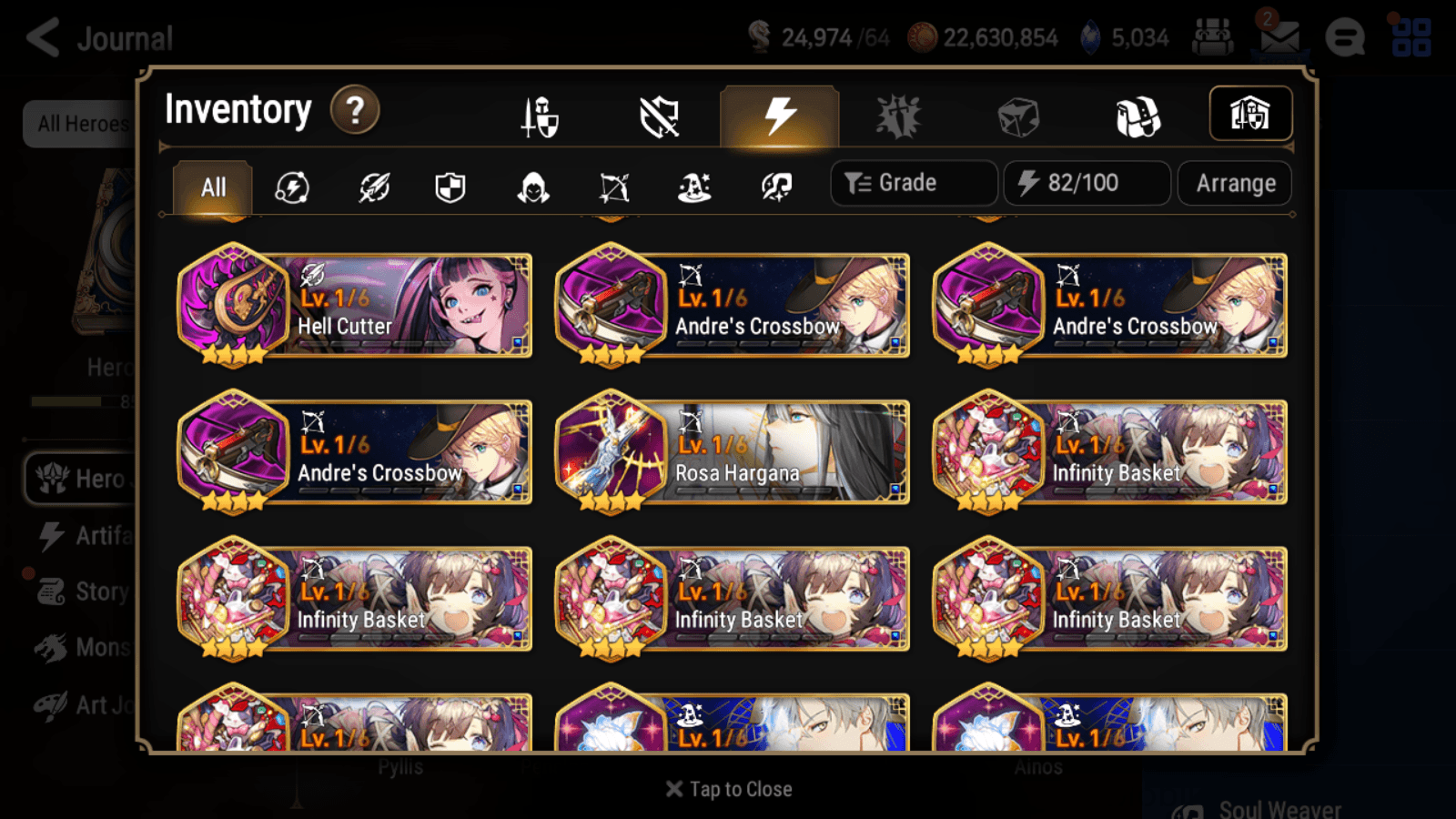The width and height of the screenshot is (1456, 819).
Task: Toggle the Thief class filter
Action: [x=533, y=187]
